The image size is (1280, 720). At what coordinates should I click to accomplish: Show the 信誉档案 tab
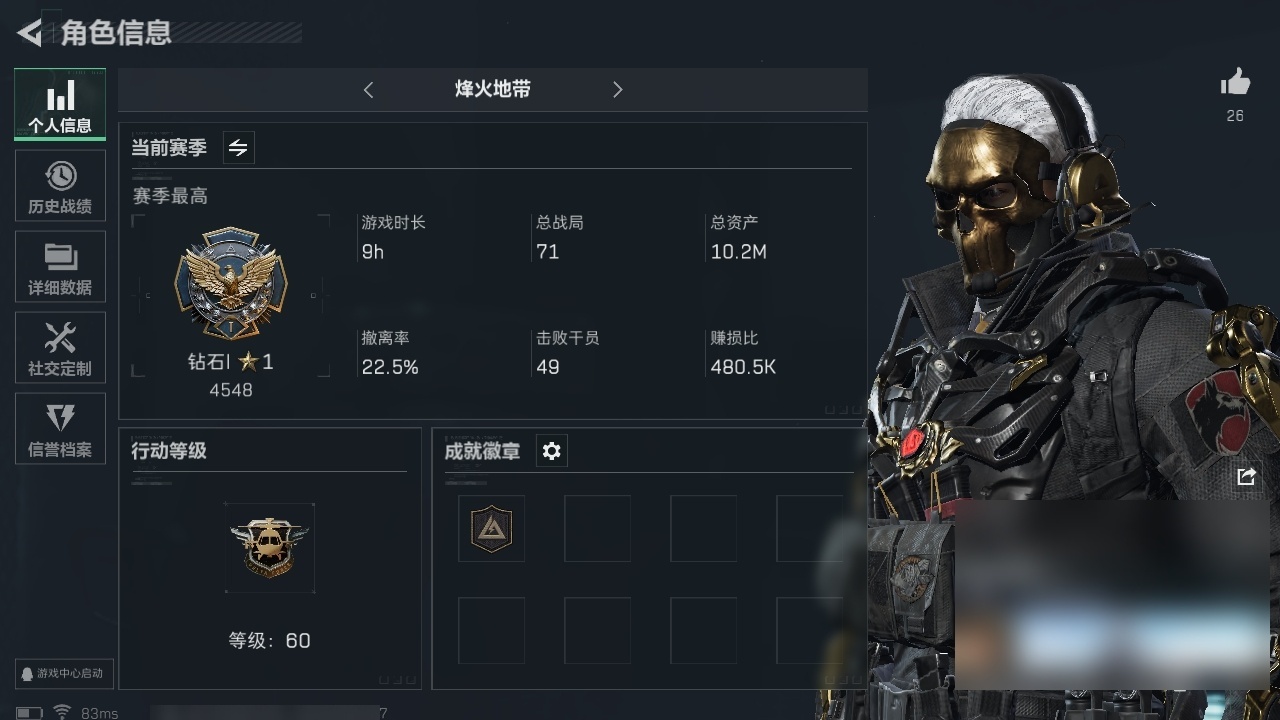coord(60,429)
